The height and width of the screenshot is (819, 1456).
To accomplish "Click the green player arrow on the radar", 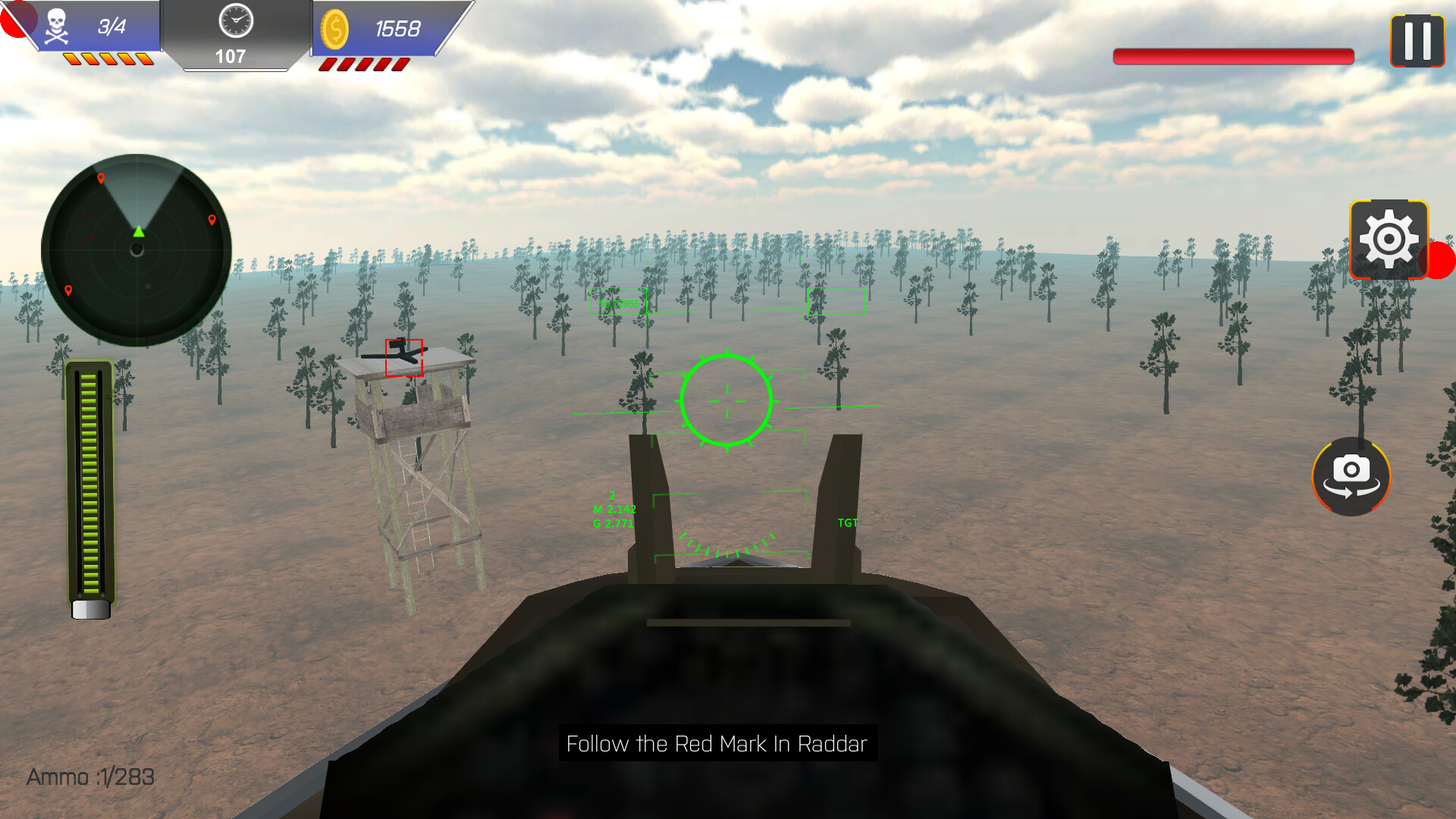I will click(139, 232).
